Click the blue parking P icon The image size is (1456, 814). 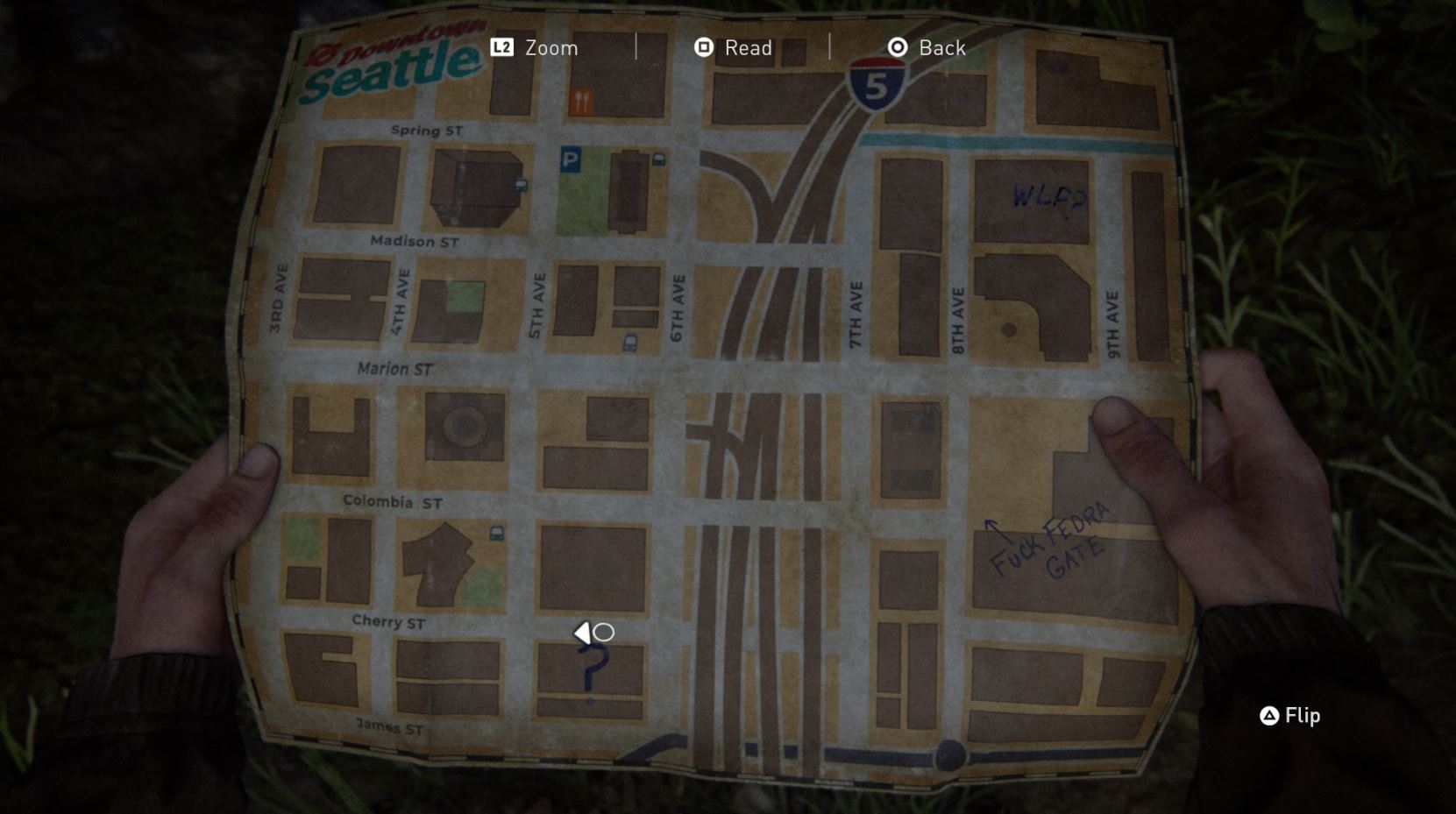coord(571,160)
